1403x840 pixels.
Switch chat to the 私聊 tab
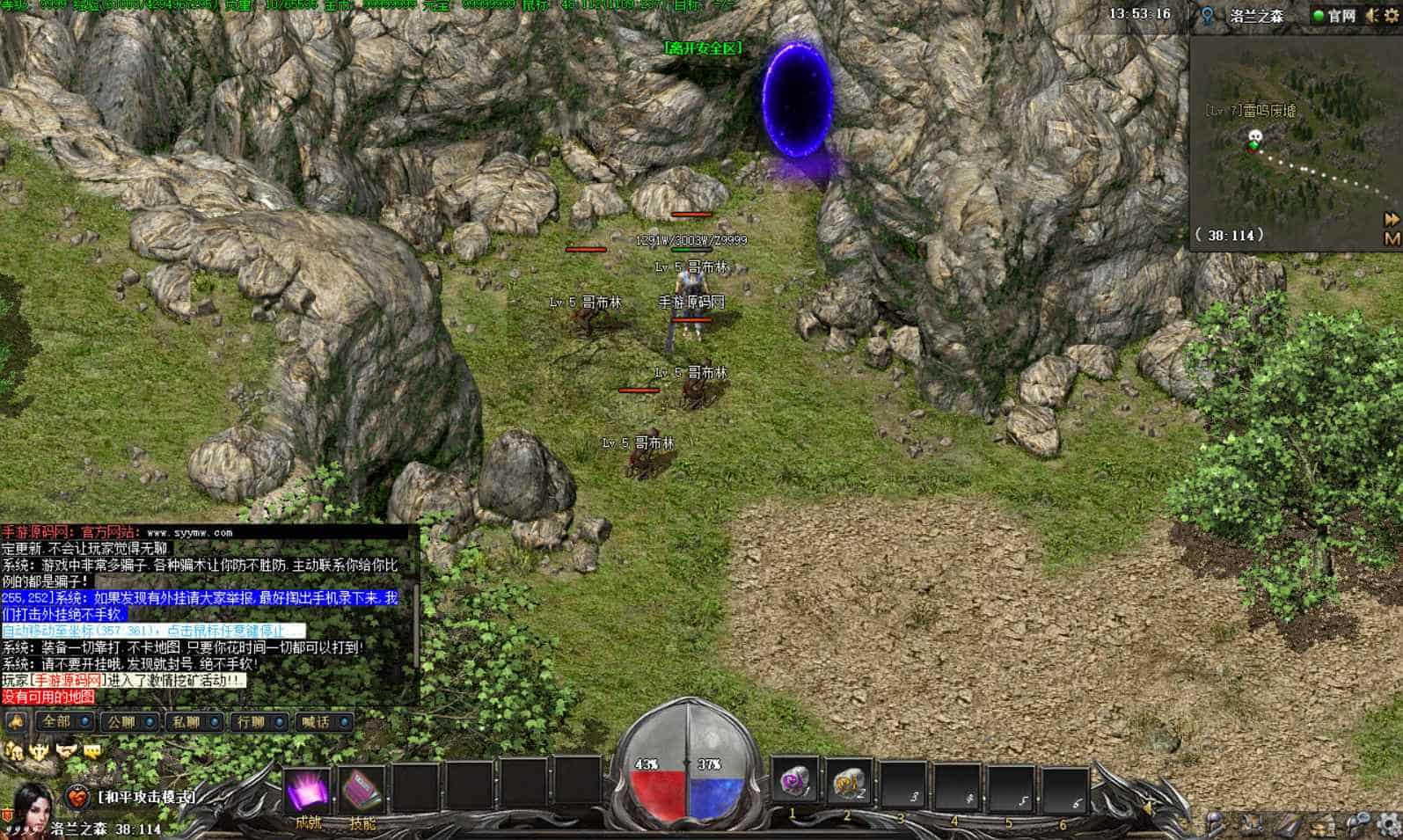[194, 721]
